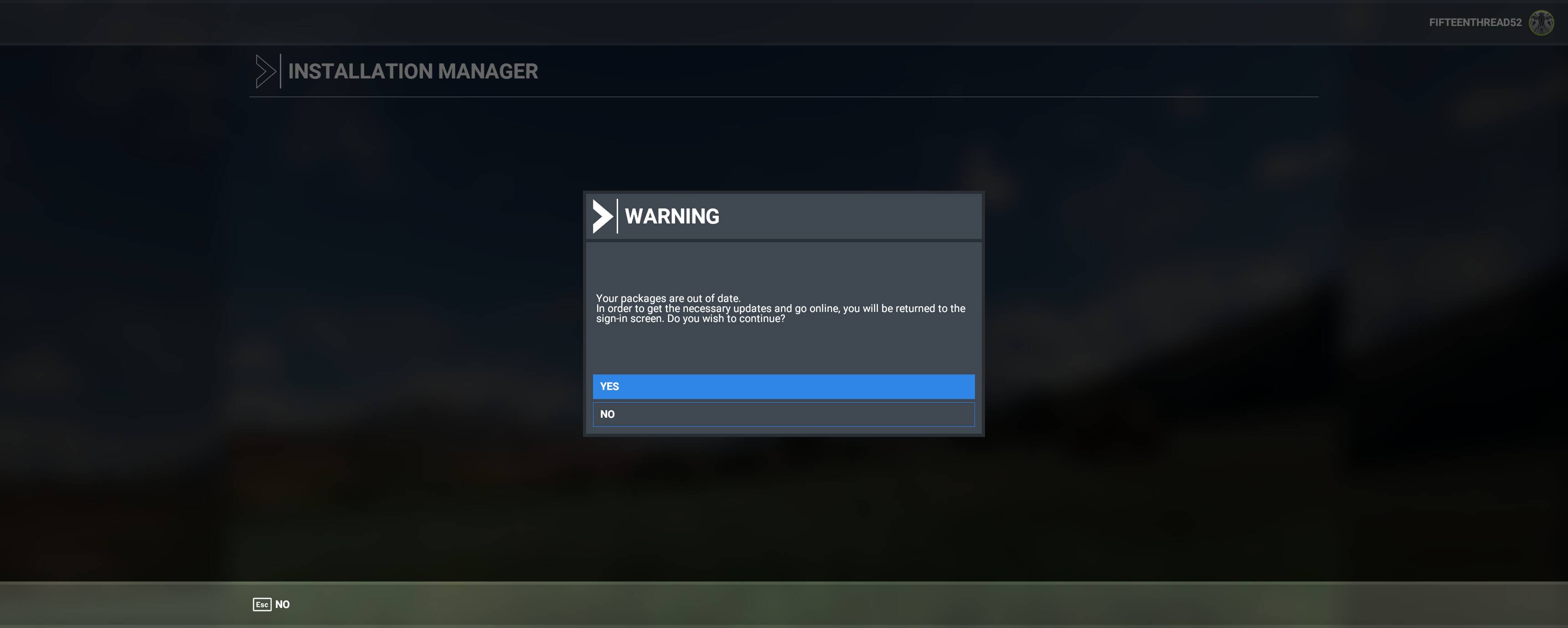Screen dimensions: 1568x628
Task: Confirm the update by choosing YES
Action: coord(784,387)
